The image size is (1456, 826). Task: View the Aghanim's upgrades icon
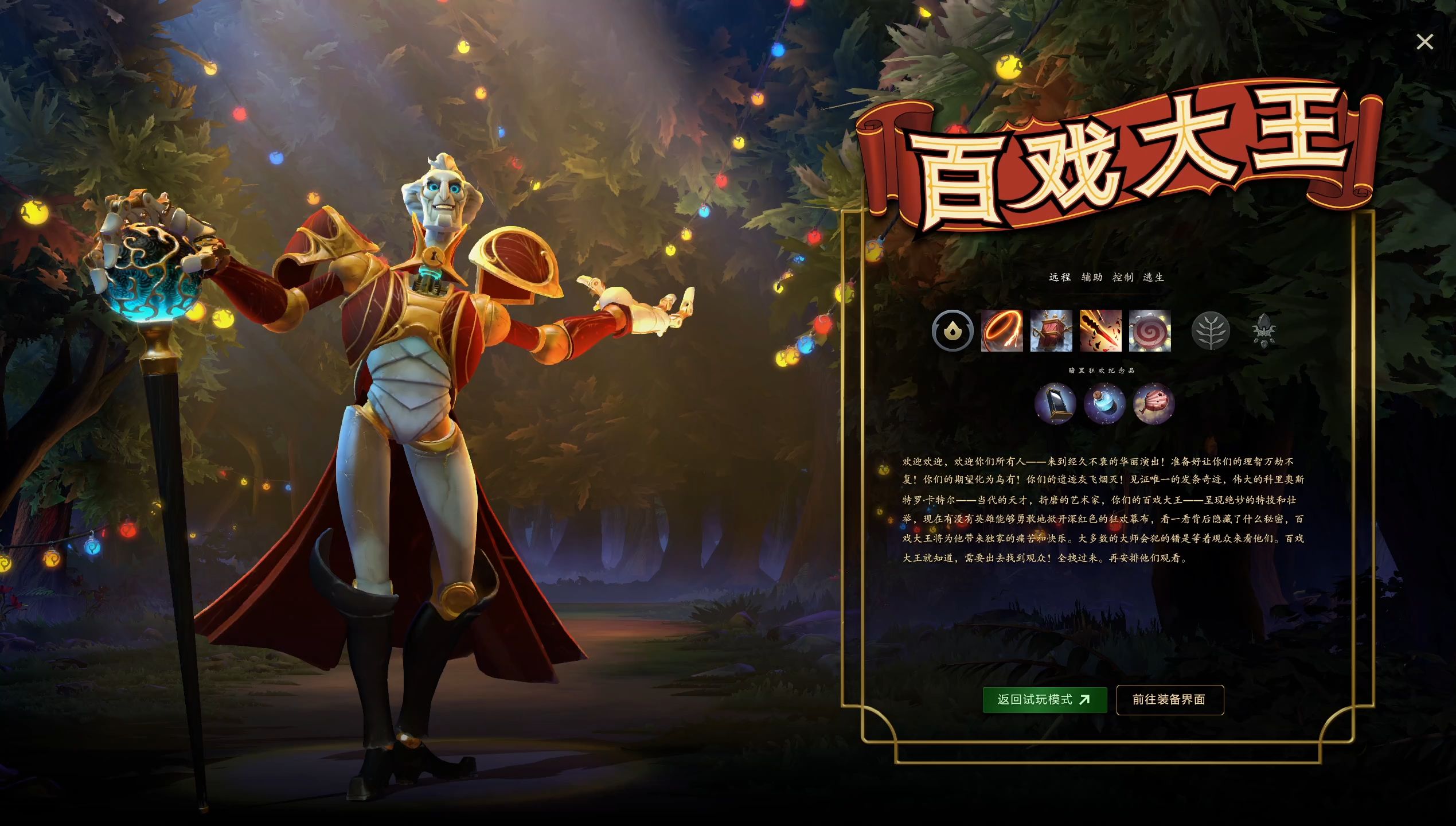pyautogui.click(x=1264, y=332)
